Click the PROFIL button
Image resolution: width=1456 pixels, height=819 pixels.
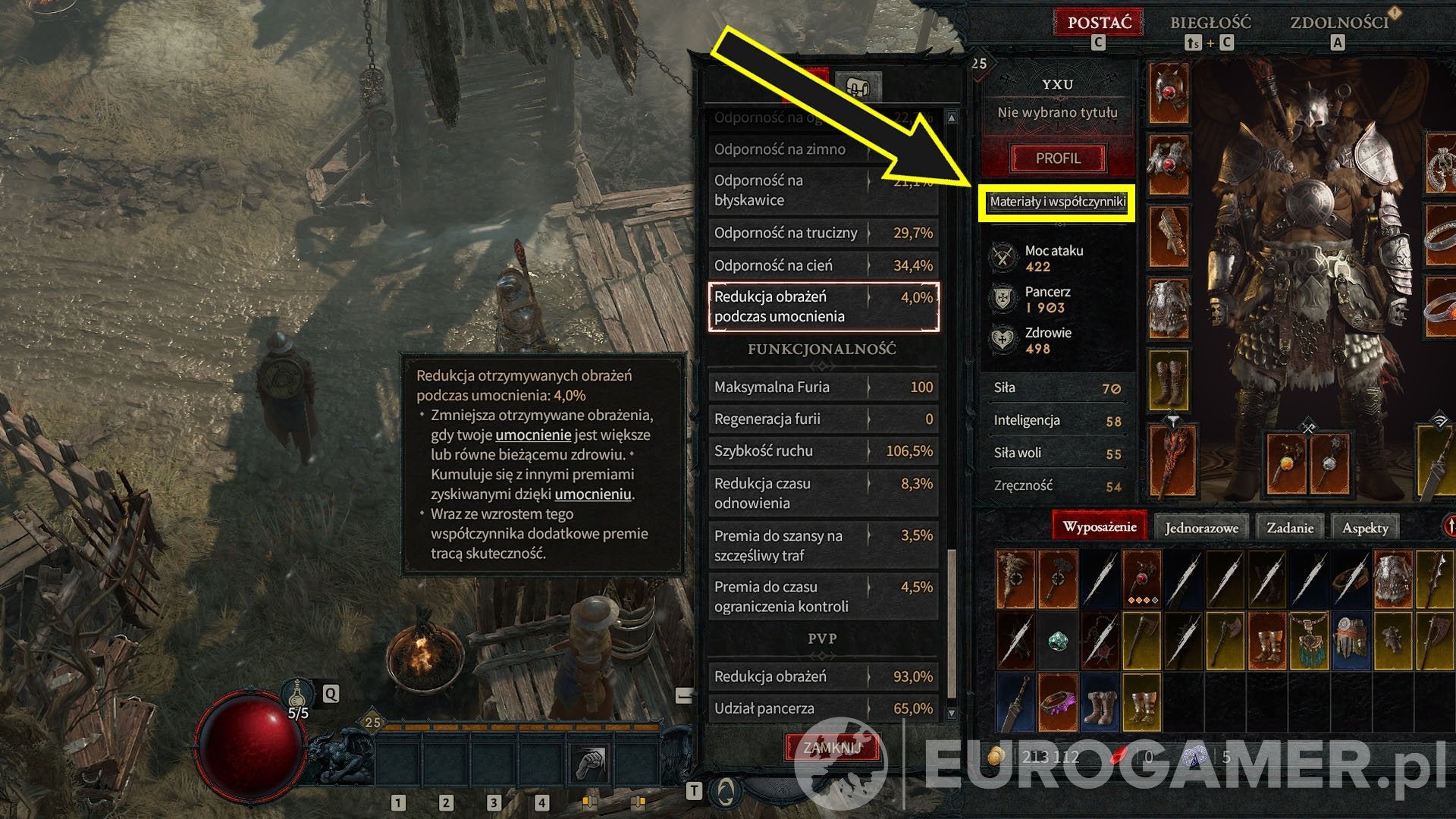[x=1059, y=158]
